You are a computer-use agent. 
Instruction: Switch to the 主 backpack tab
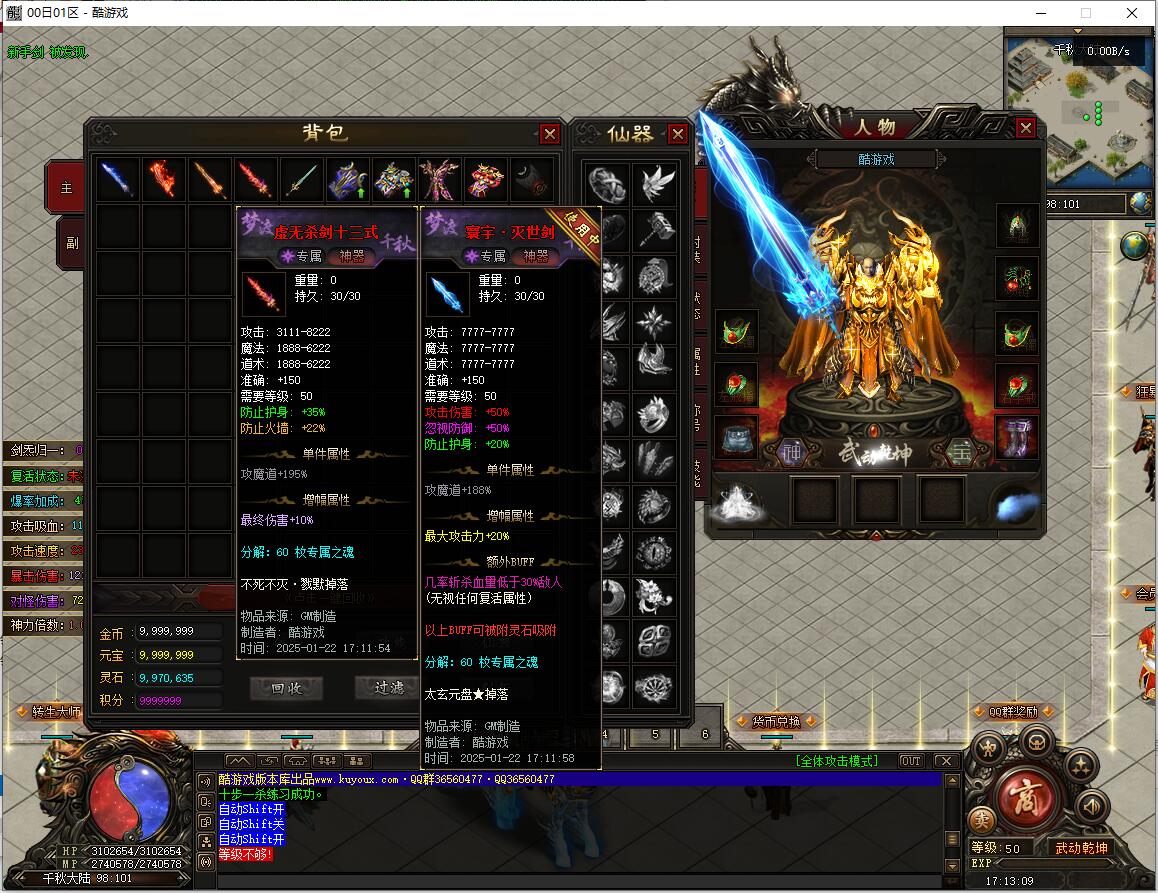point(68,187)
